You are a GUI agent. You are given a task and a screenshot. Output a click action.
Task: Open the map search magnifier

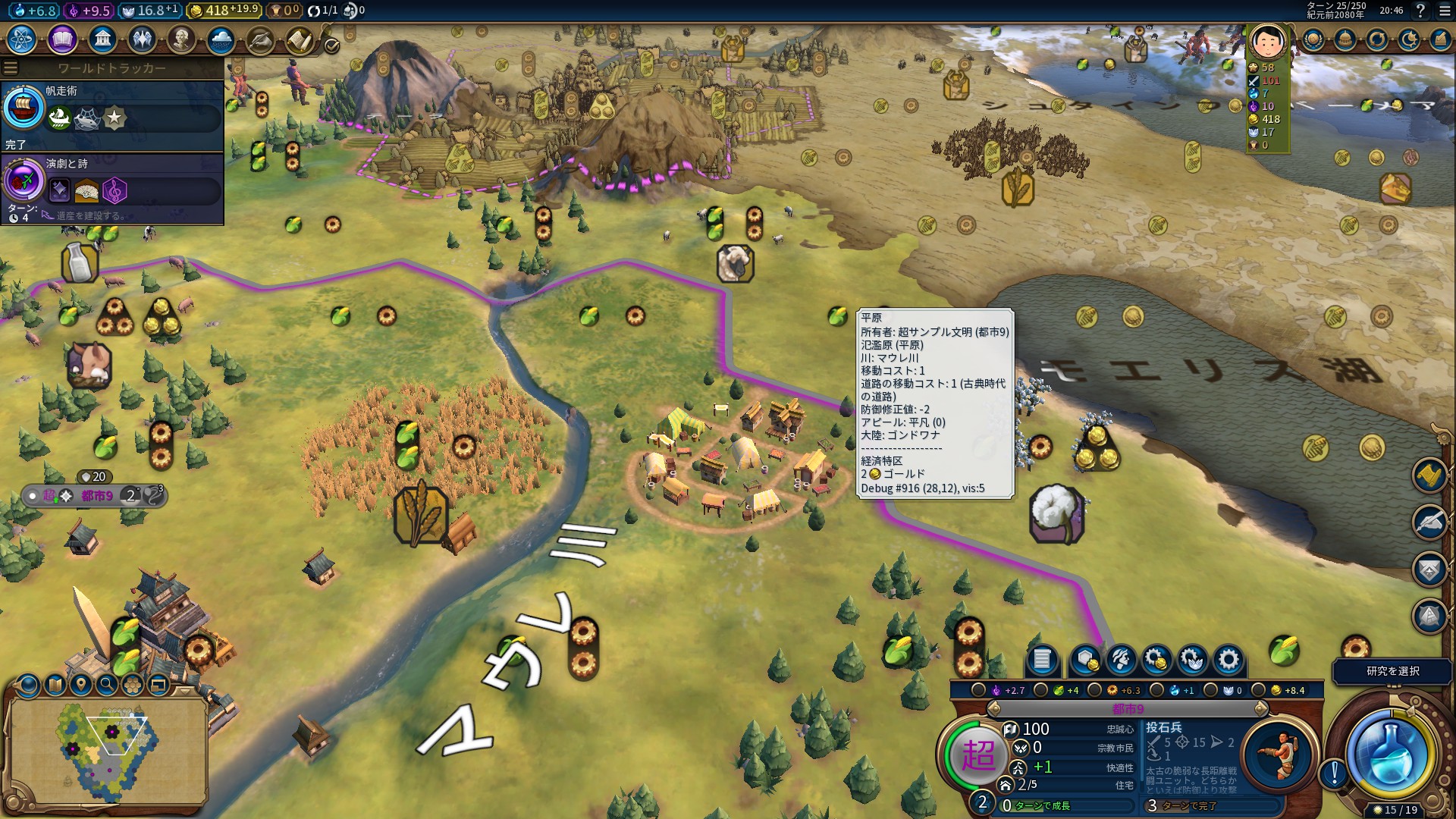coord(107,686)
